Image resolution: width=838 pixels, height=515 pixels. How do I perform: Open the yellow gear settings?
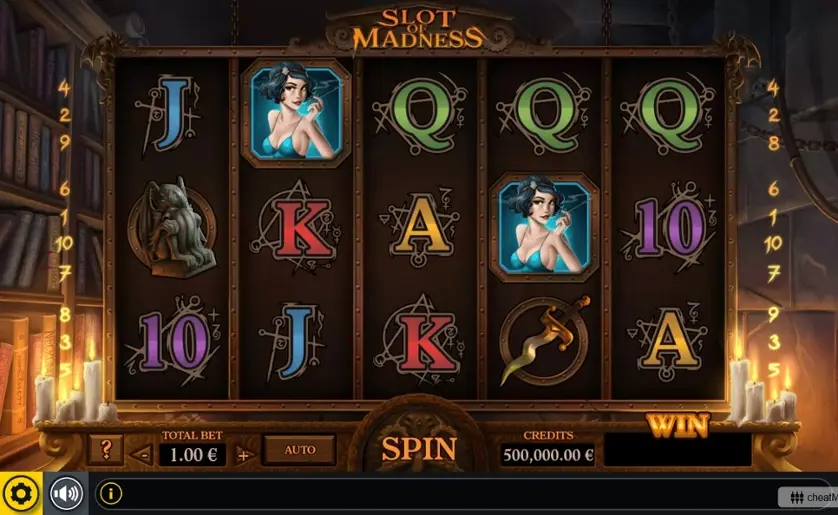click(x=20, y=494)
